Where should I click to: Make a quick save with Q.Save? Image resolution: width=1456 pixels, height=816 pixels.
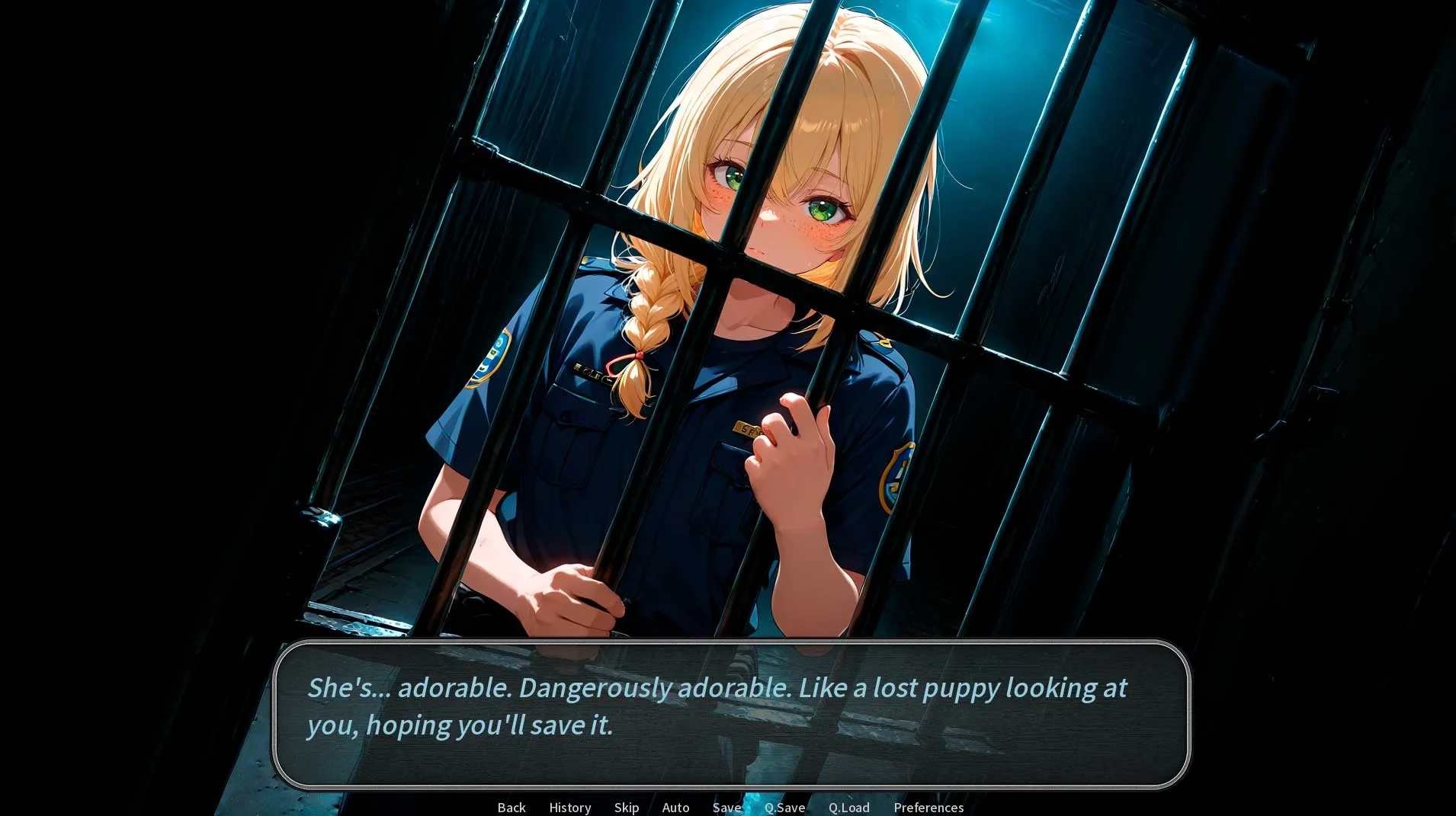tap(784, 807)
